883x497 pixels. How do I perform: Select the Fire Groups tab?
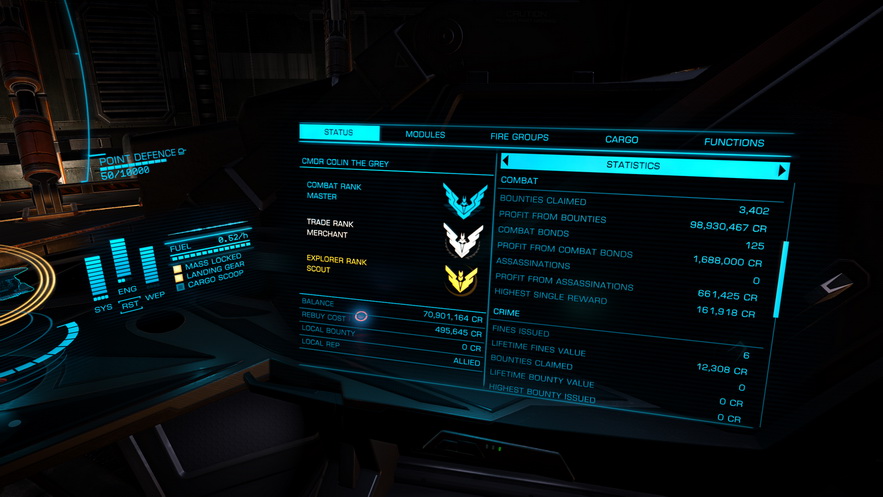519,137
